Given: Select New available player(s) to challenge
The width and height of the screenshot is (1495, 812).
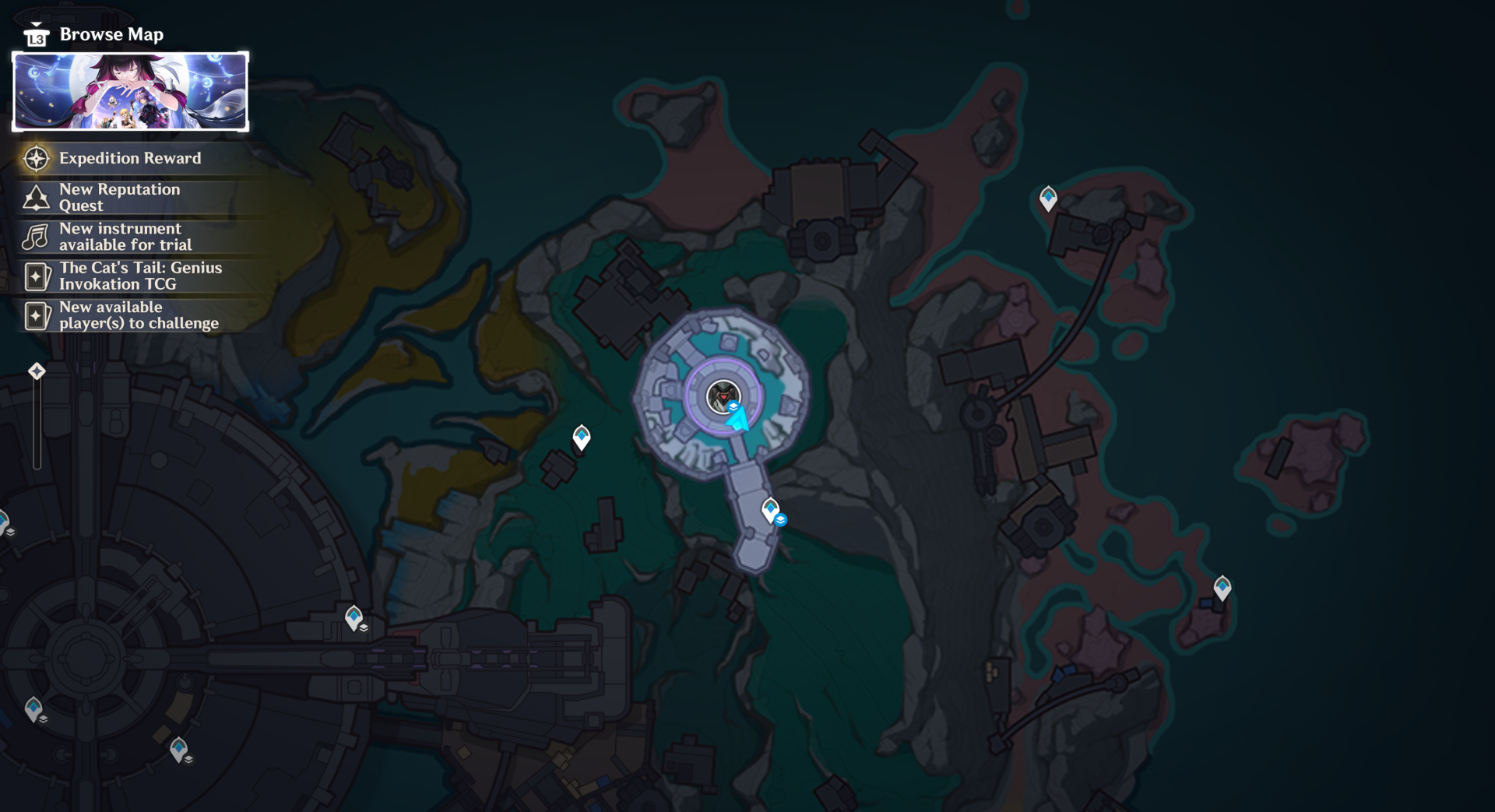Looking at the screenshot, I should pos(139,315).
